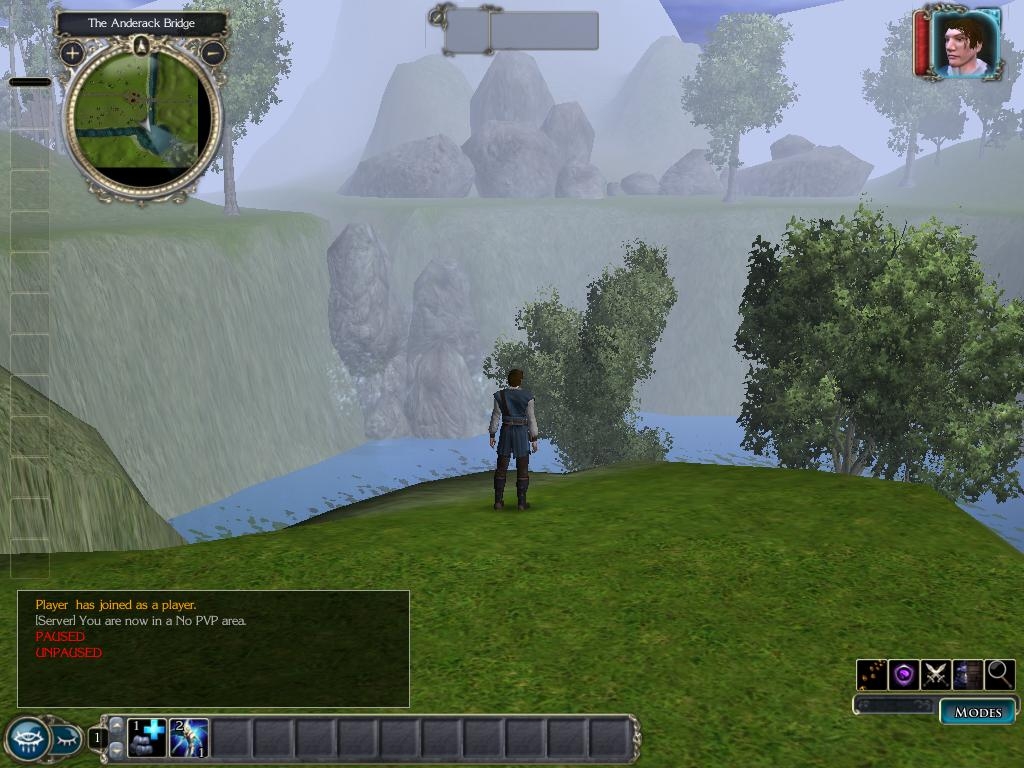Zoom in the minimap with the plus button
This screenshot has width=1024, height=768.
[72, 53]
